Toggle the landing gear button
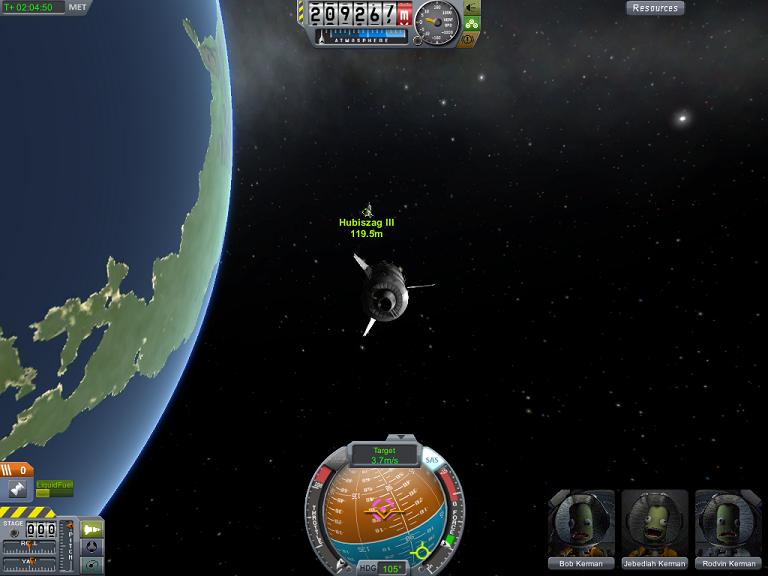This screenshot has width=768, height=576. point(471,8)
